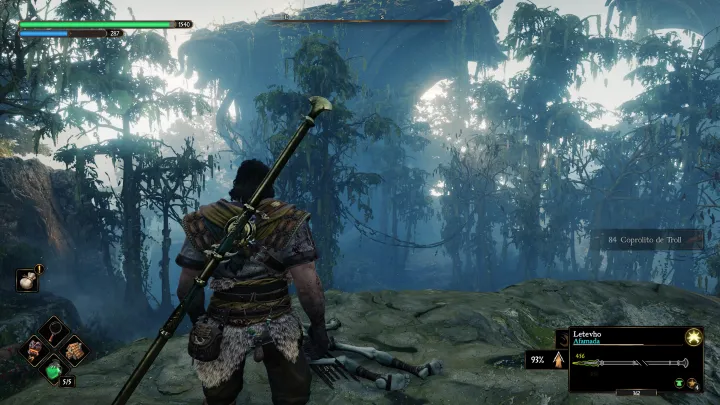Use the green healing flask slot

(54, 369)
